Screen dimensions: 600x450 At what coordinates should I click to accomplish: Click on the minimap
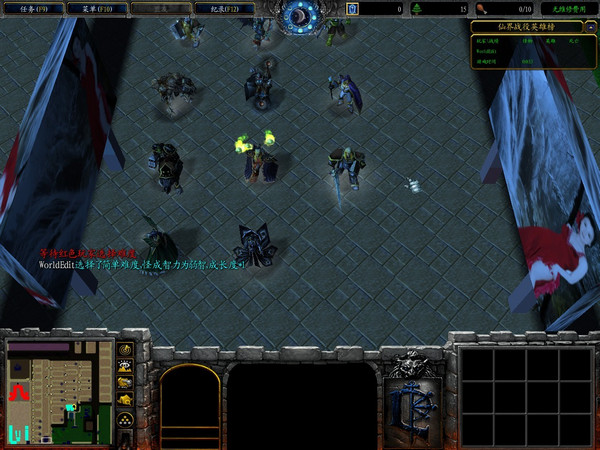tap(56, 391)
